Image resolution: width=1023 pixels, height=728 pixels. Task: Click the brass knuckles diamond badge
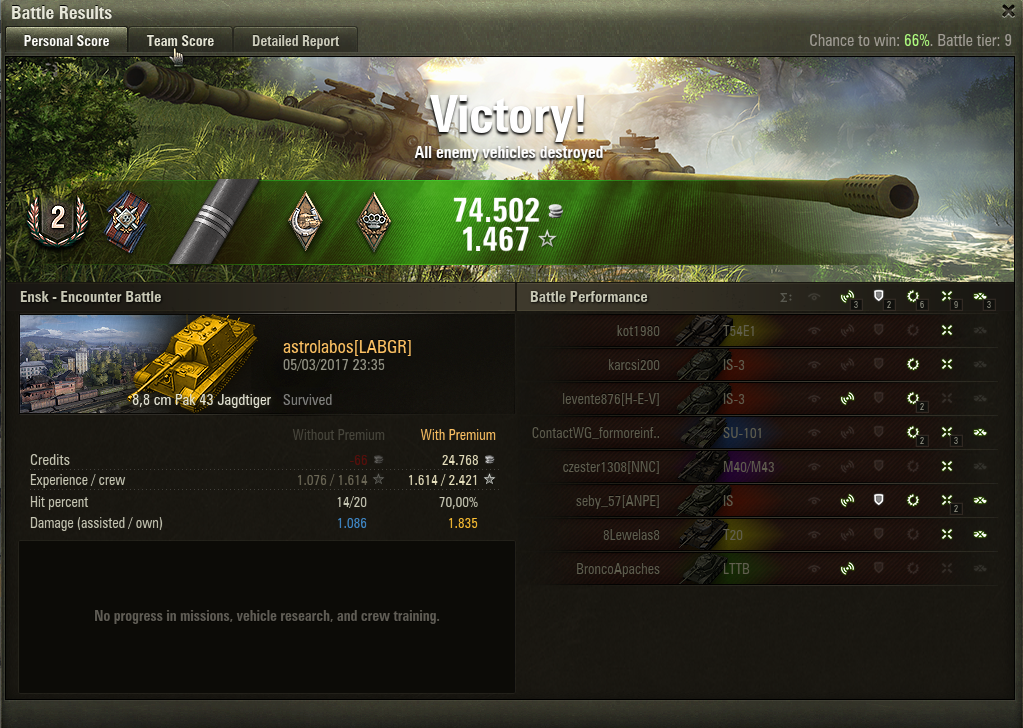[374, 220]
